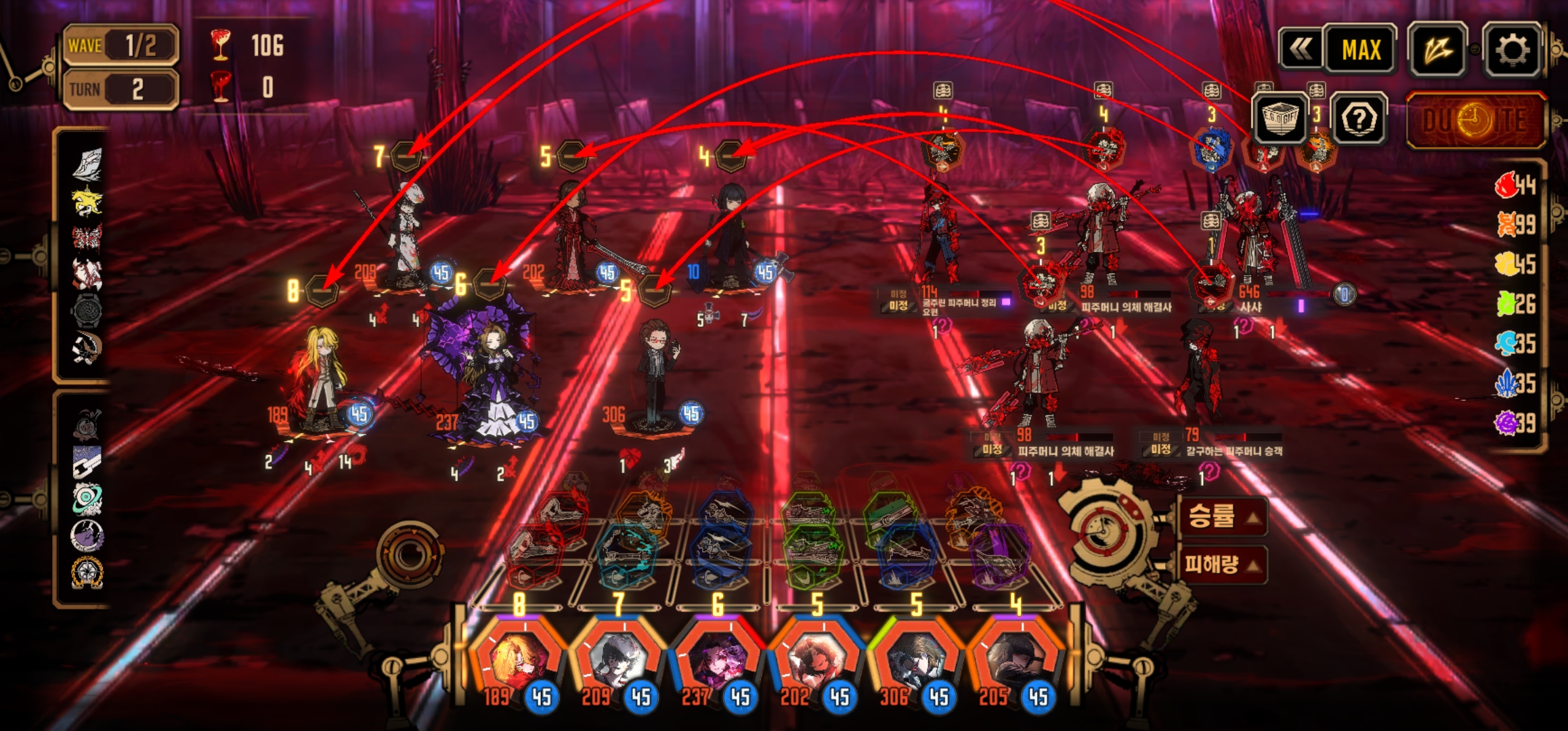Show the question mark help panel
Viewport: 1568px width, 731px height.
pos(1358,119)
